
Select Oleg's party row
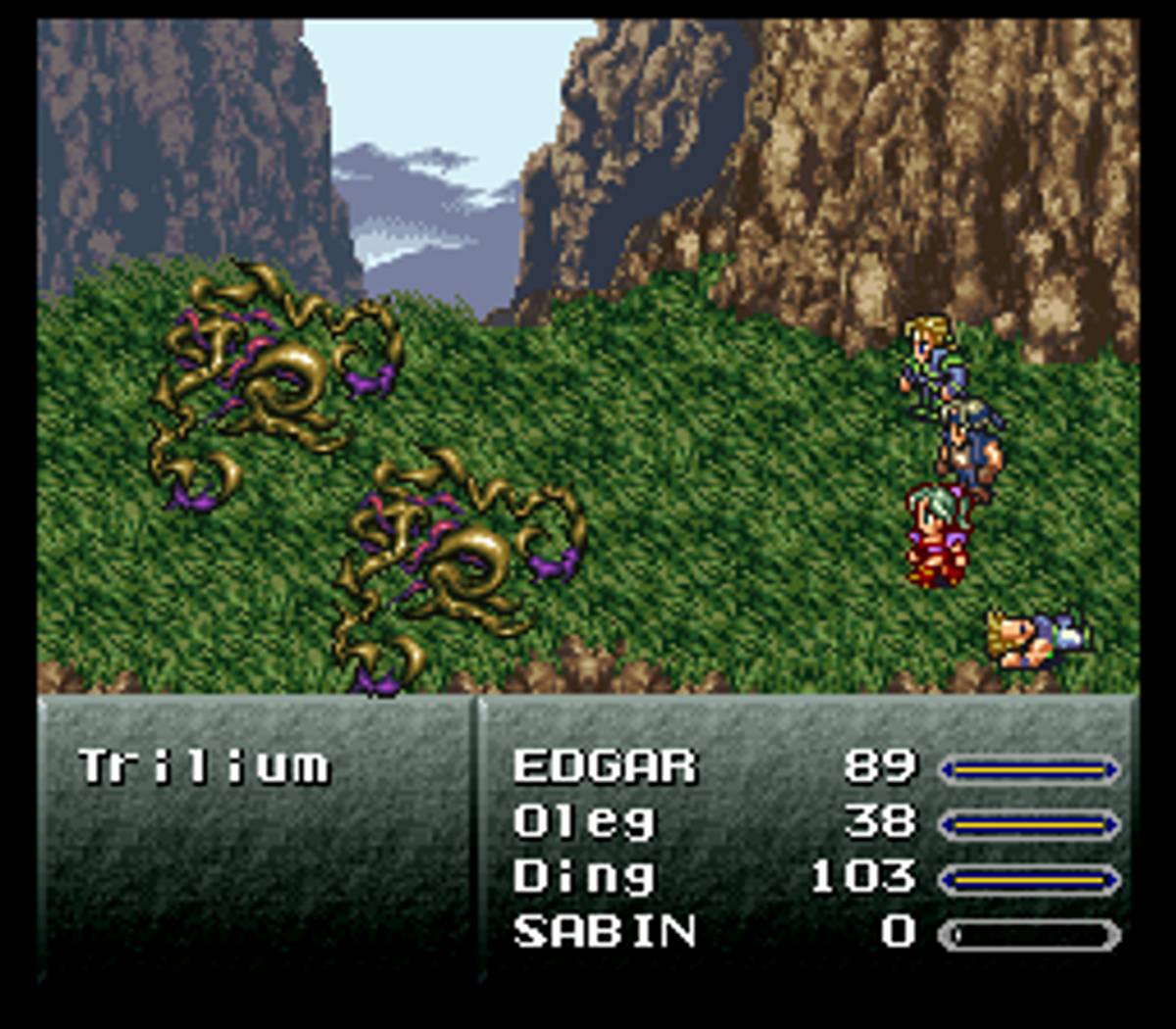tap(584, 821)
